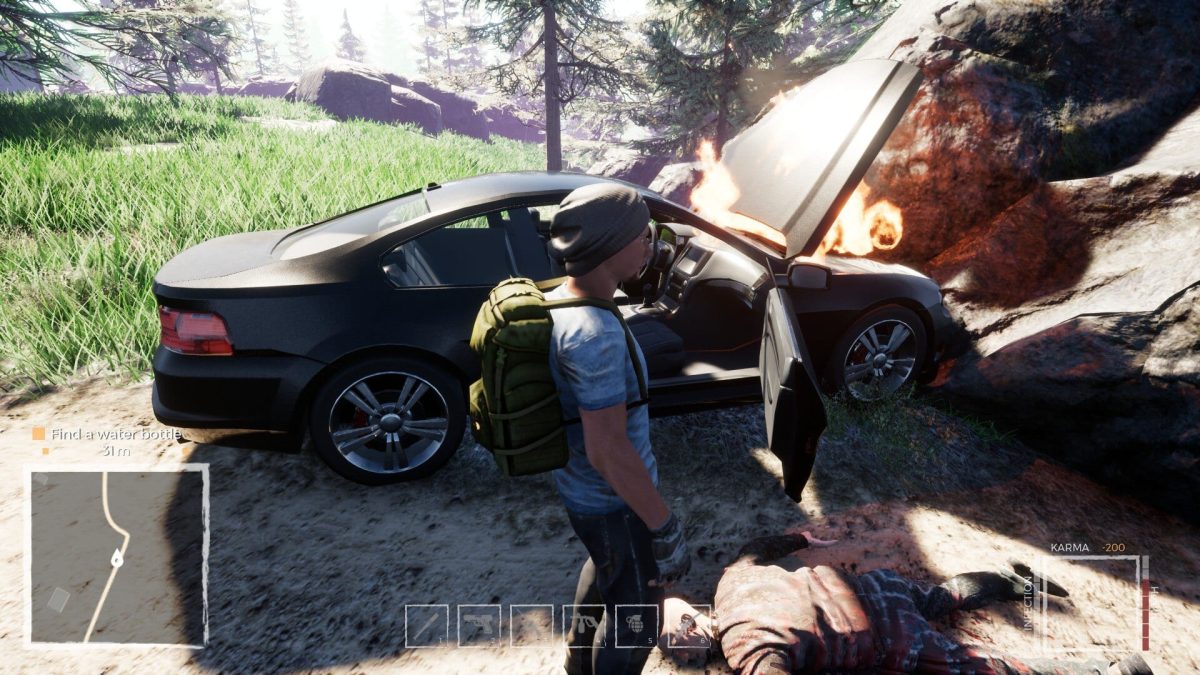This screenshot has width=1200, height=675.
Task: Open the minimap with the road
Action: (x=116, y=555)
